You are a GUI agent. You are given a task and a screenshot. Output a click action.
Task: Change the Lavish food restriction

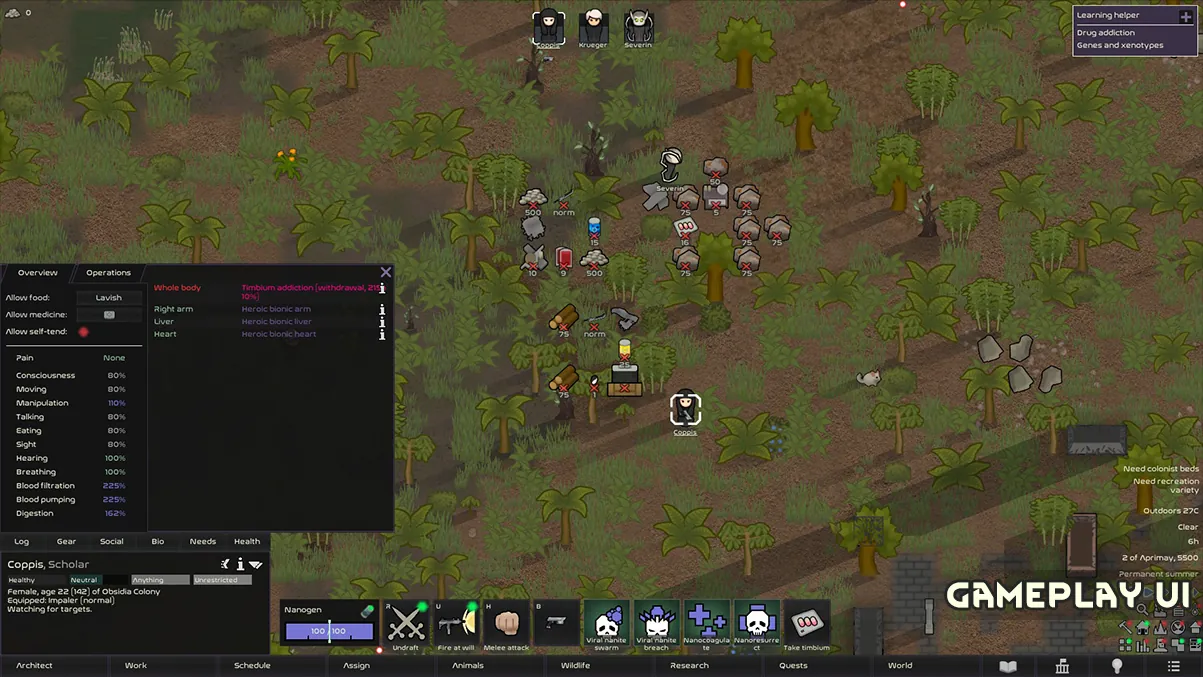[x=109, y=298]
